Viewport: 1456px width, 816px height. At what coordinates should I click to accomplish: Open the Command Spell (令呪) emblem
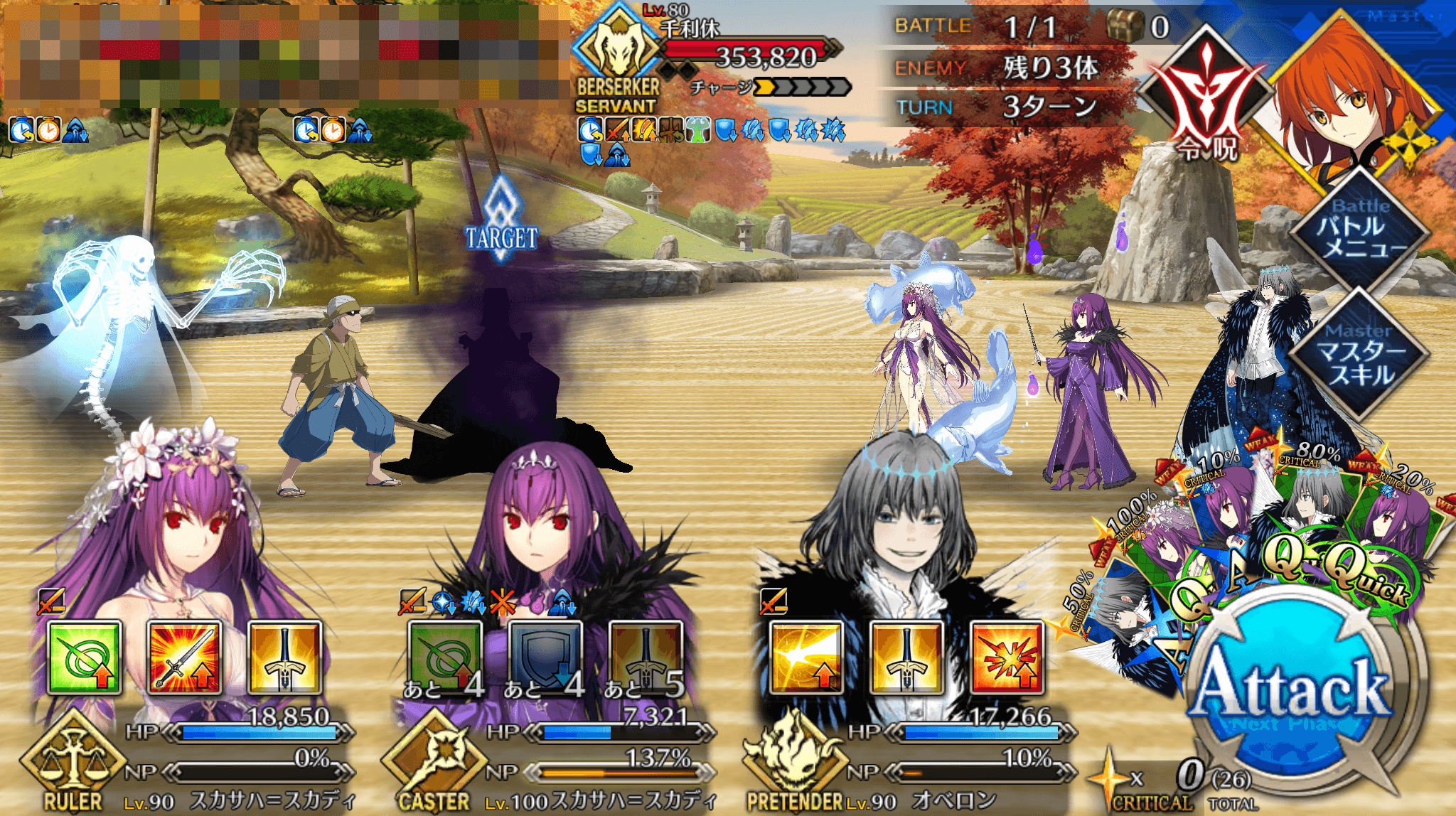coord(1206,100)
